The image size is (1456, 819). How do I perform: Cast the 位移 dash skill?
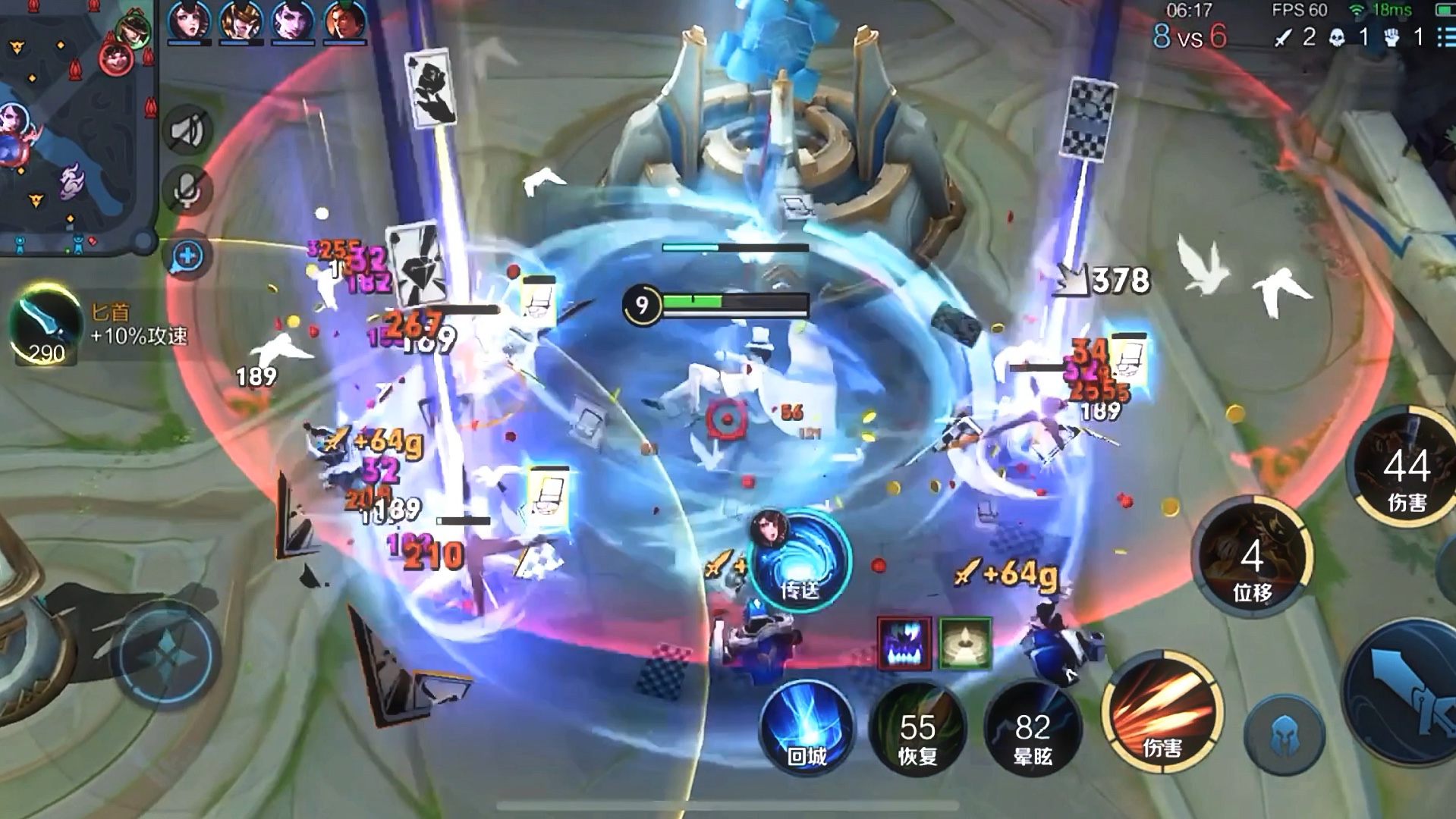tap(1252, 560)
